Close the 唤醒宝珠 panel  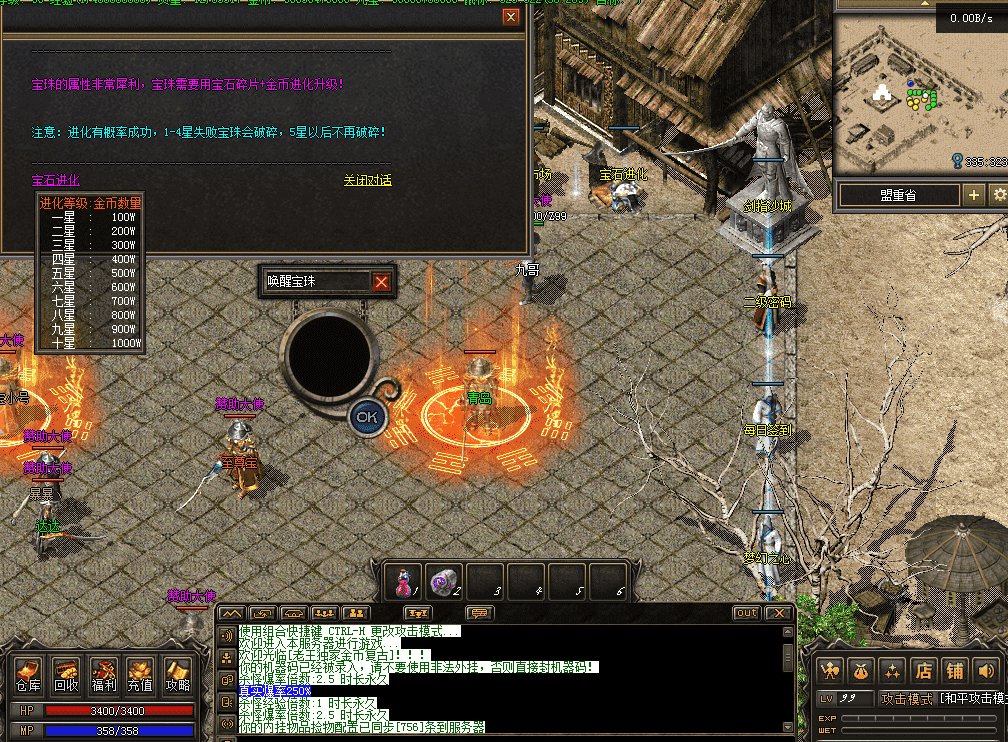[x=381, y=282]
